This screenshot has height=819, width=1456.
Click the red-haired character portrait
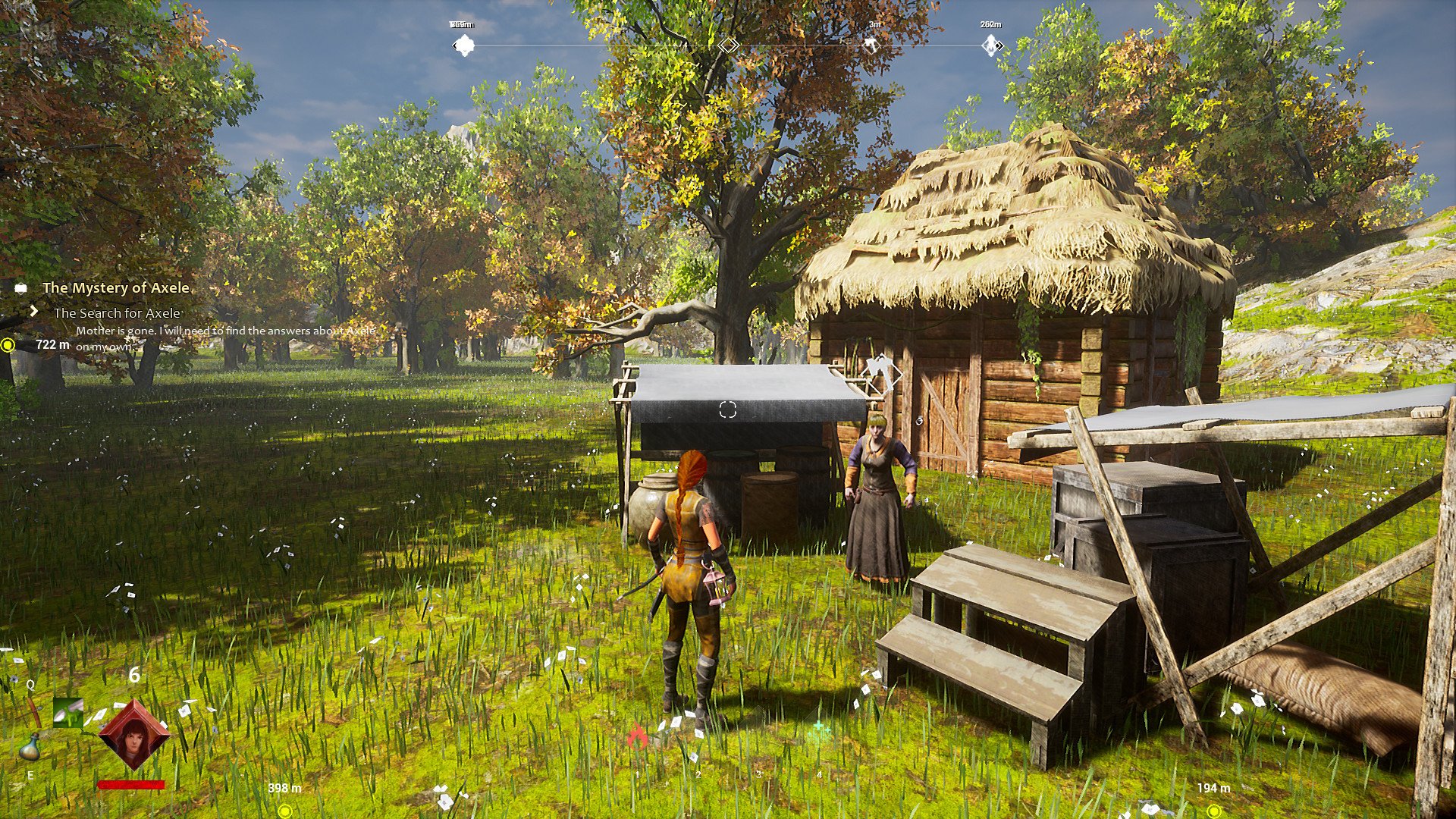(x=134, y=736)
